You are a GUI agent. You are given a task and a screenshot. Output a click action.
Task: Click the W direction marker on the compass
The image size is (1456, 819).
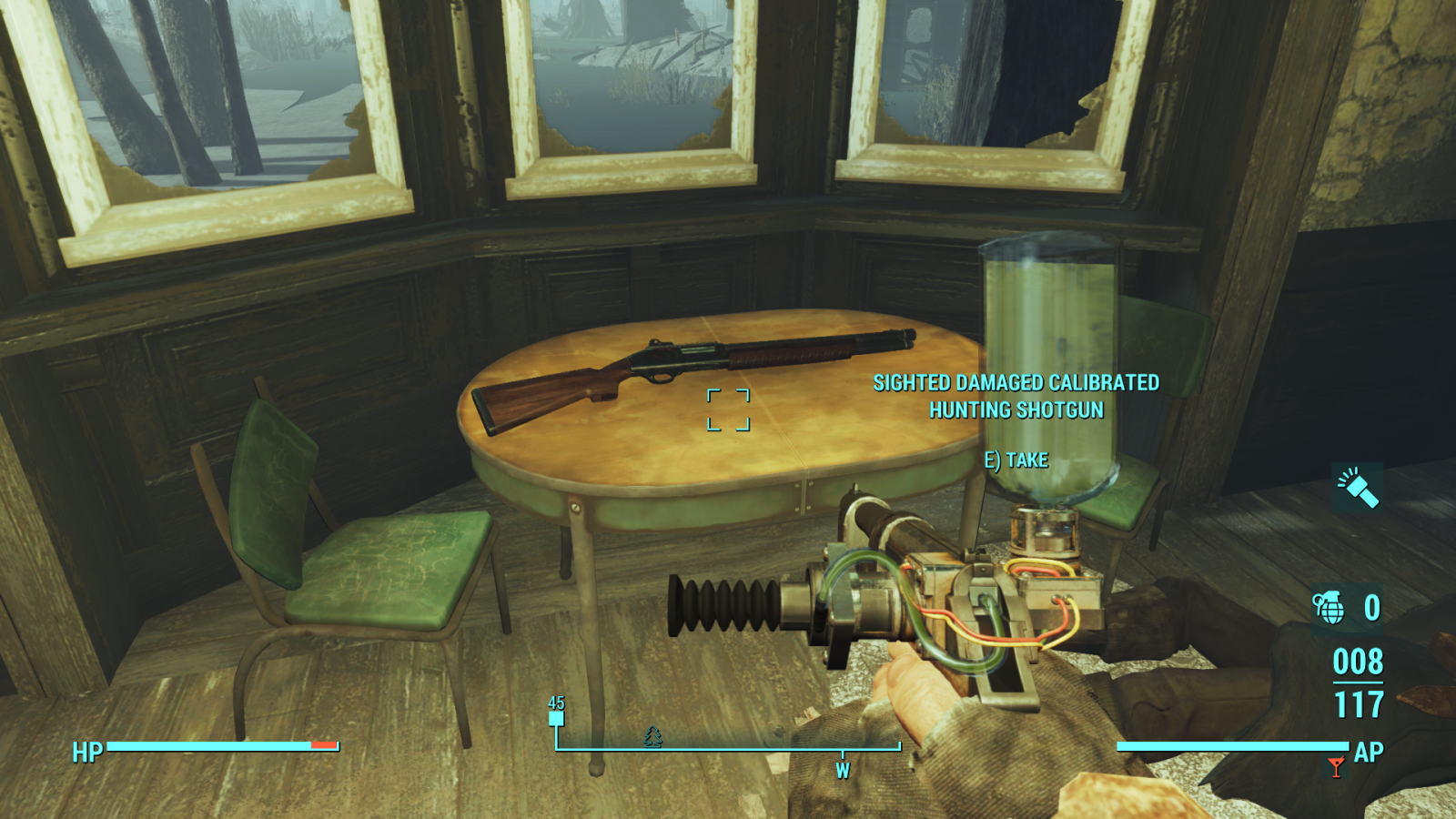842,769
